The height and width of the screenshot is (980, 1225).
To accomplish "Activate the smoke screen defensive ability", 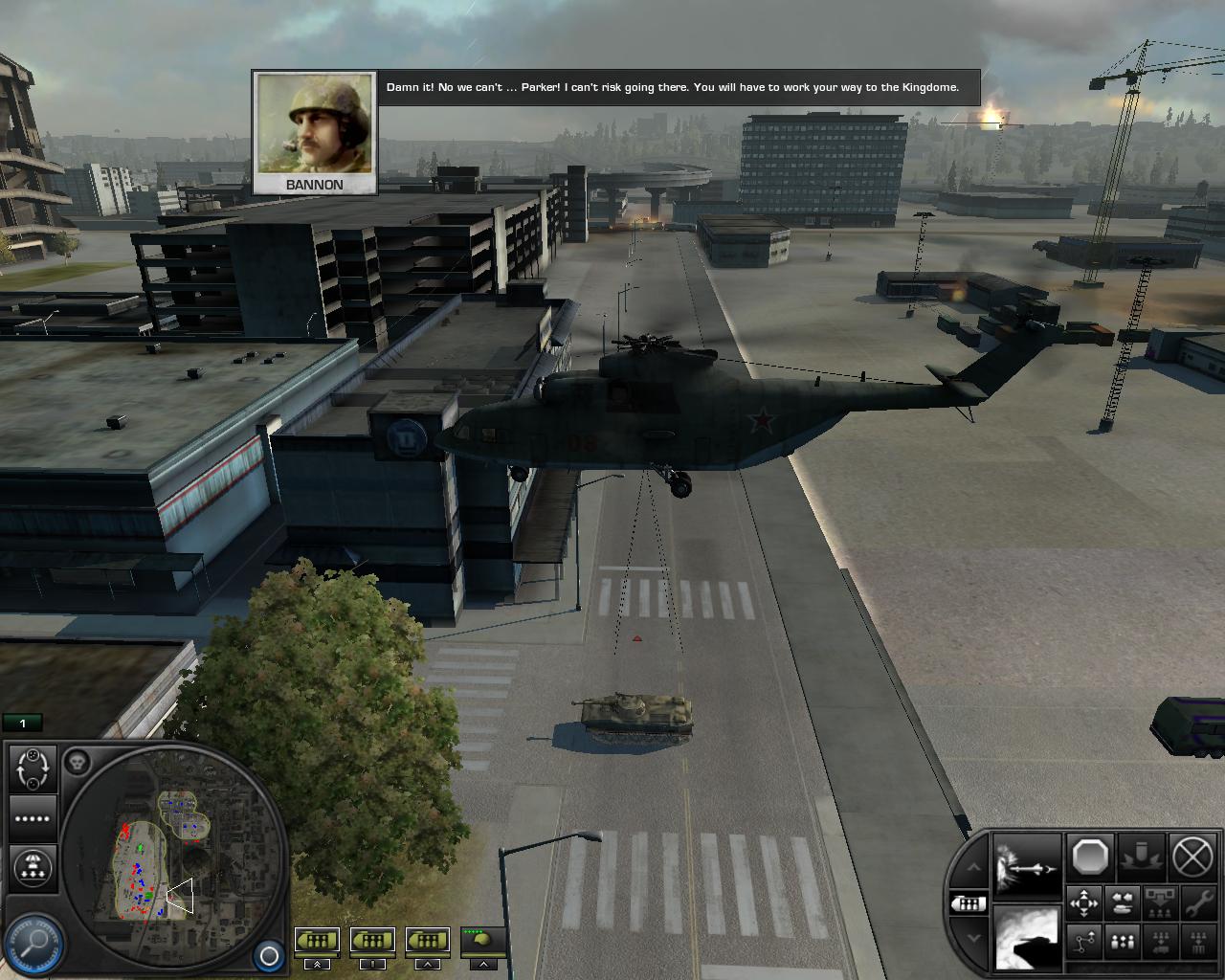I will pyautogui.click(x=1027, y=938).
